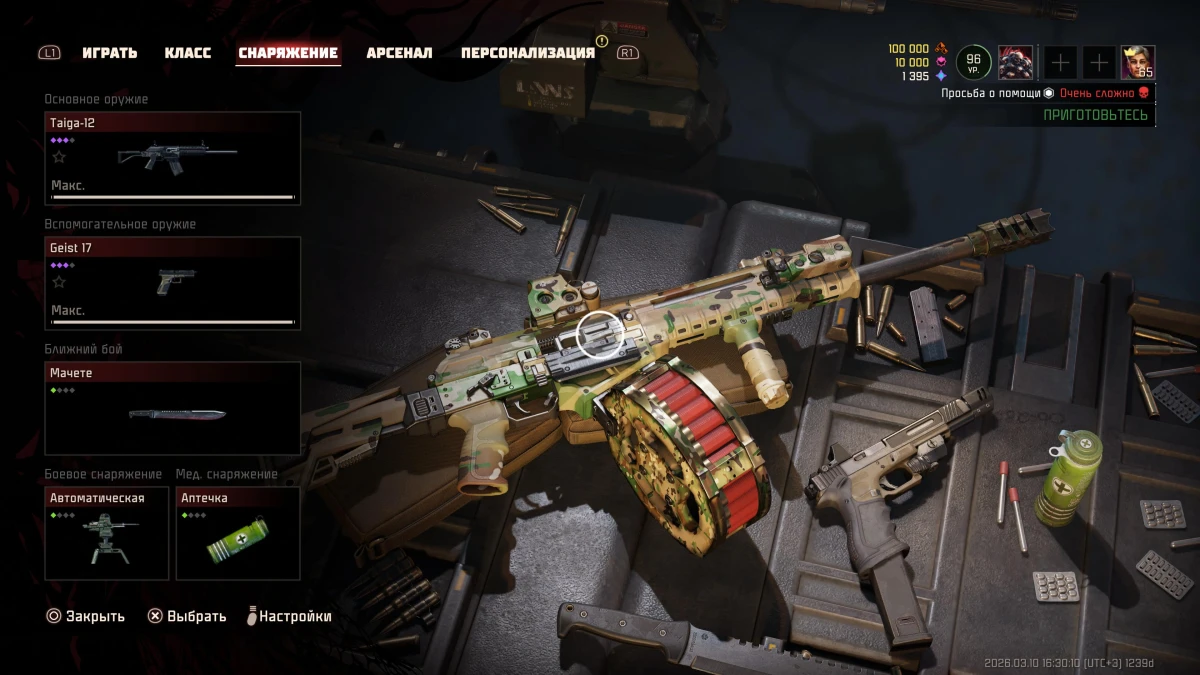Viewport: 1200px width, 675px height.
Task: Select the Снаряжение tab
Action: pyautogui.click(x=288, y=53)
